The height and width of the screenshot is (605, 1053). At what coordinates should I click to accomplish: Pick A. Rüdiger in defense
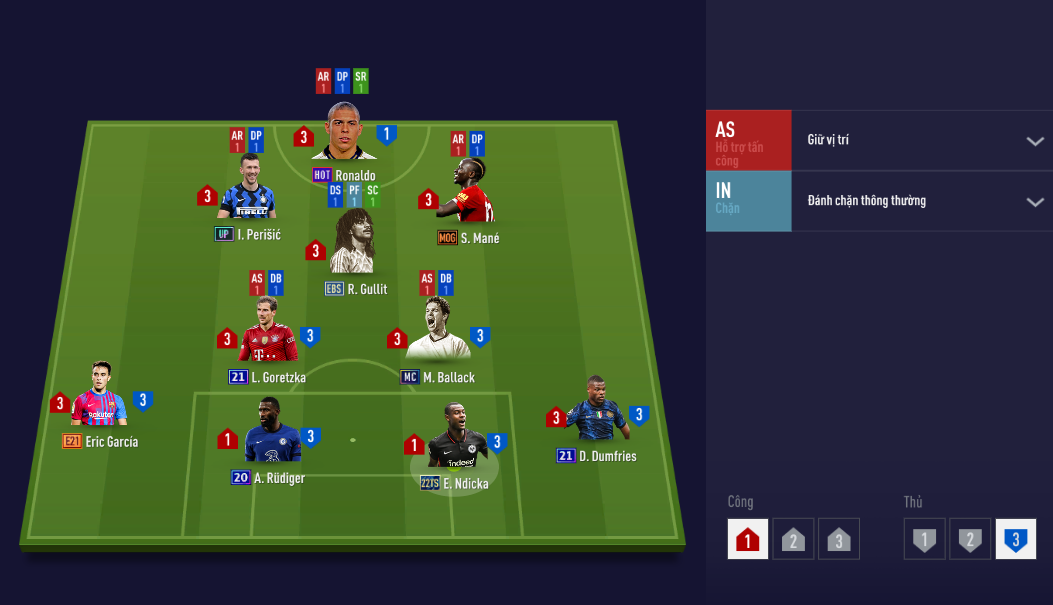click(x=268, y=434)
